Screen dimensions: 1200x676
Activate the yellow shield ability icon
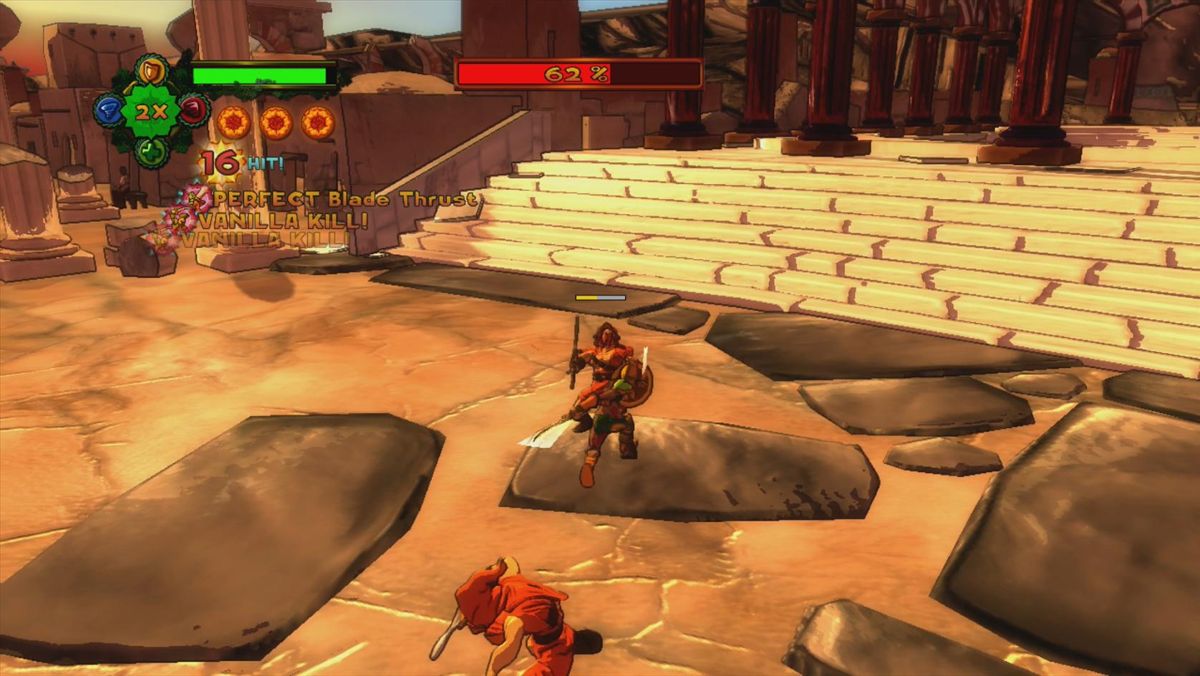151,71
